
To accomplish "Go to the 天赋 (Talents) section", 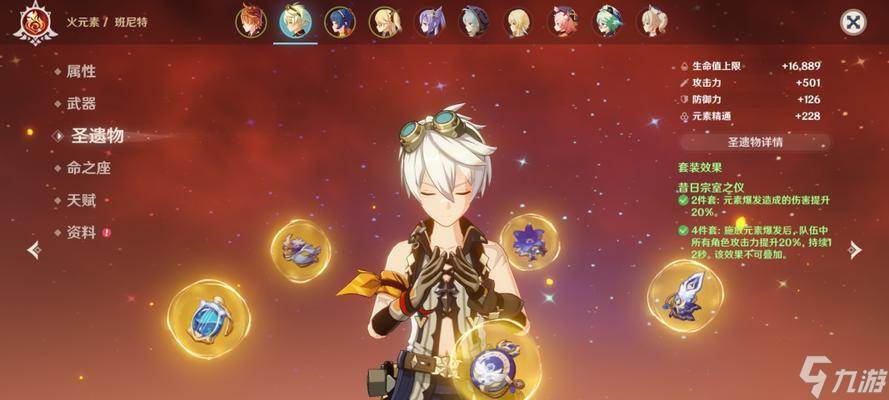I will coord(81,200).
